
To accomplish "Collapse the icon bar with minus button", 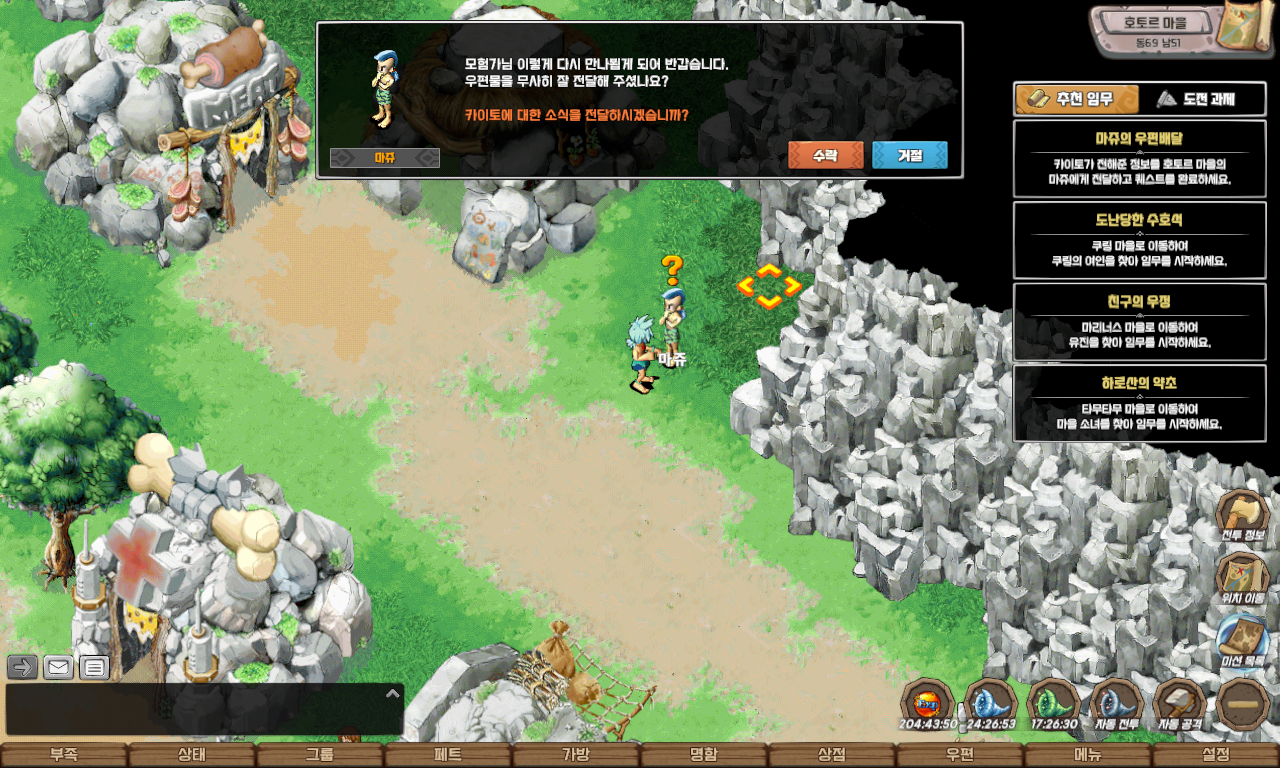I will 1243,704.
